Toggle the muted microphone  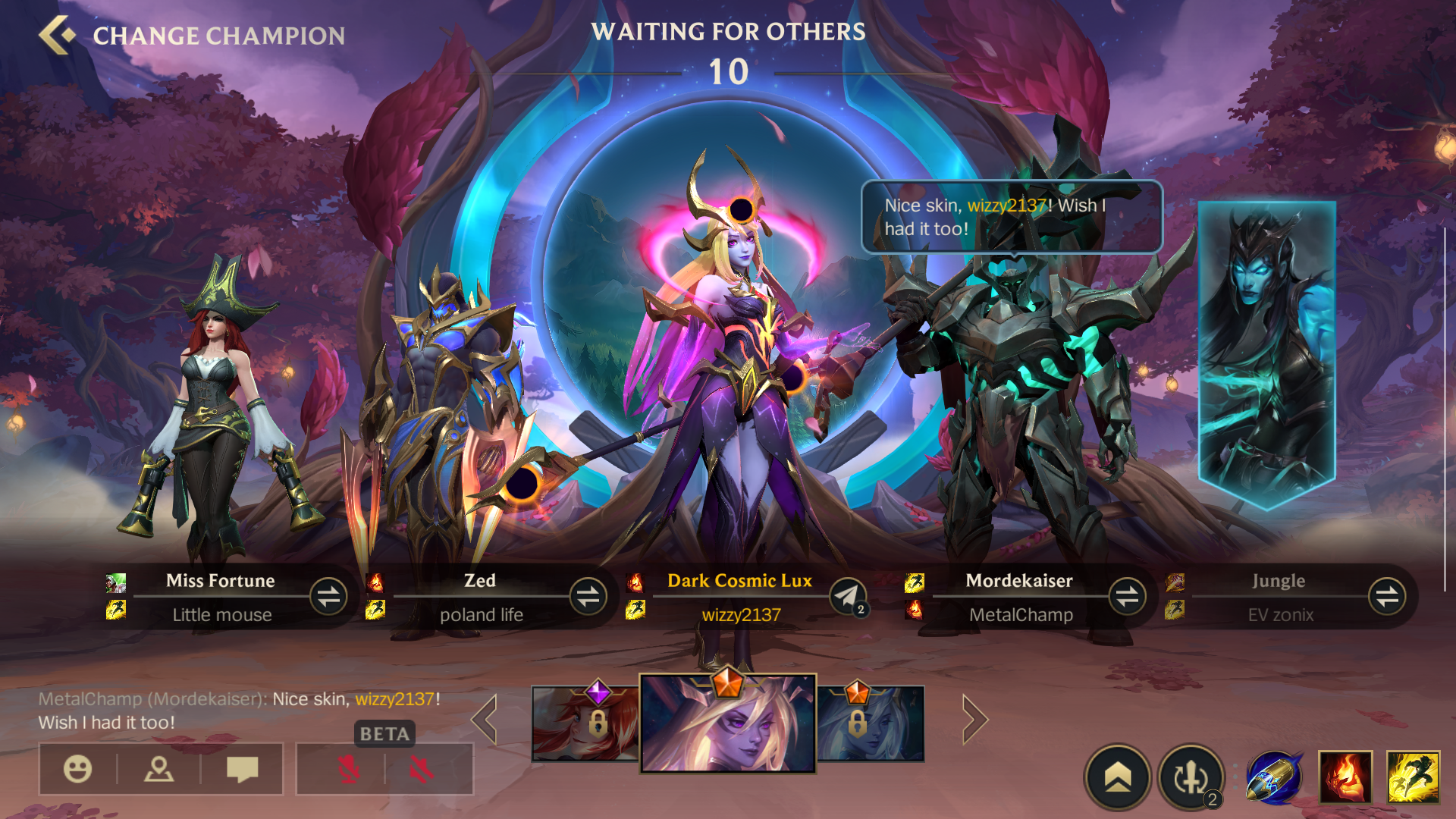click(x=348, y=770)
